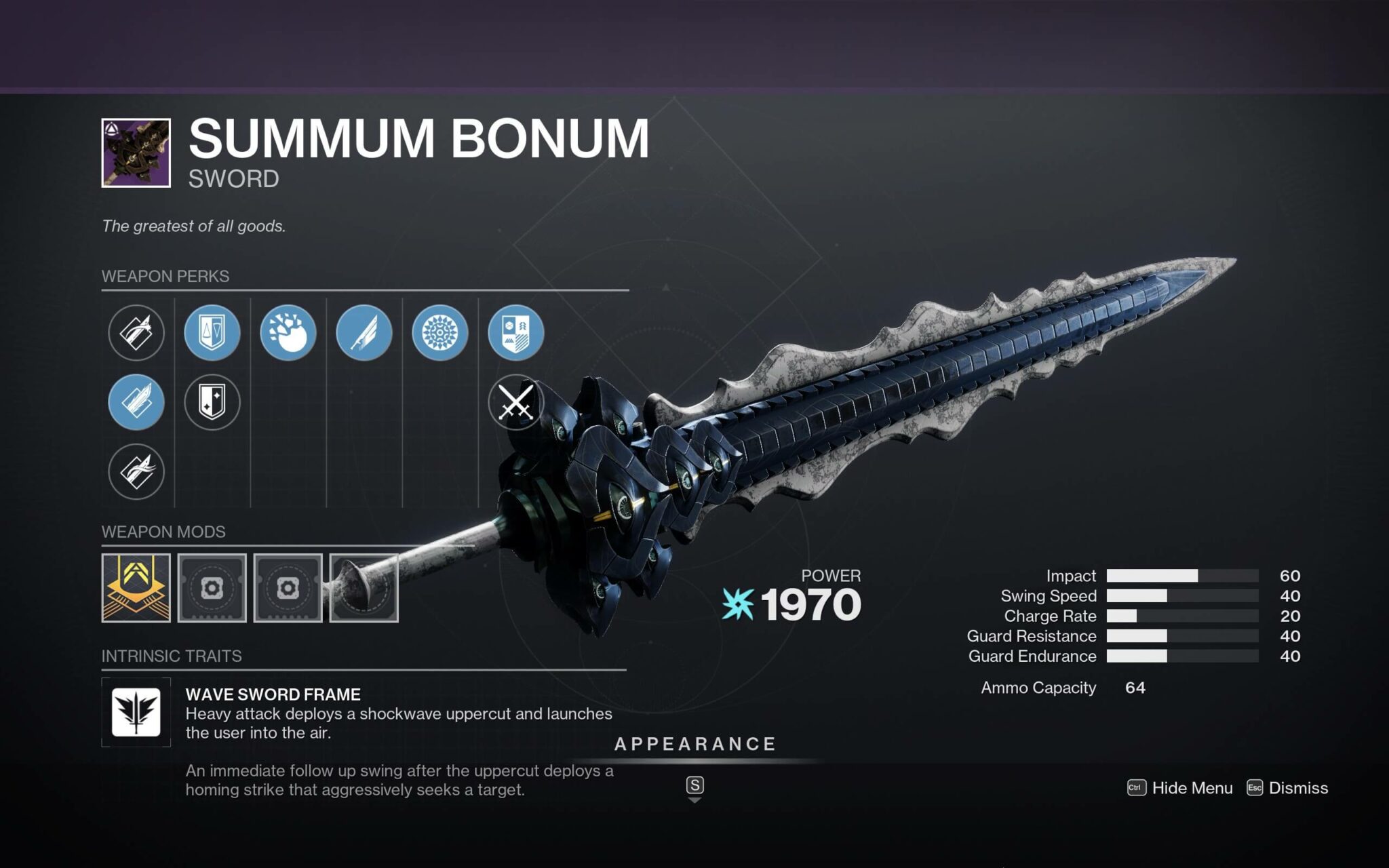The width and height of the screenshot is (1389, 868).
Task: Select the crossed swords perk icon
Action: click(516, 401)
